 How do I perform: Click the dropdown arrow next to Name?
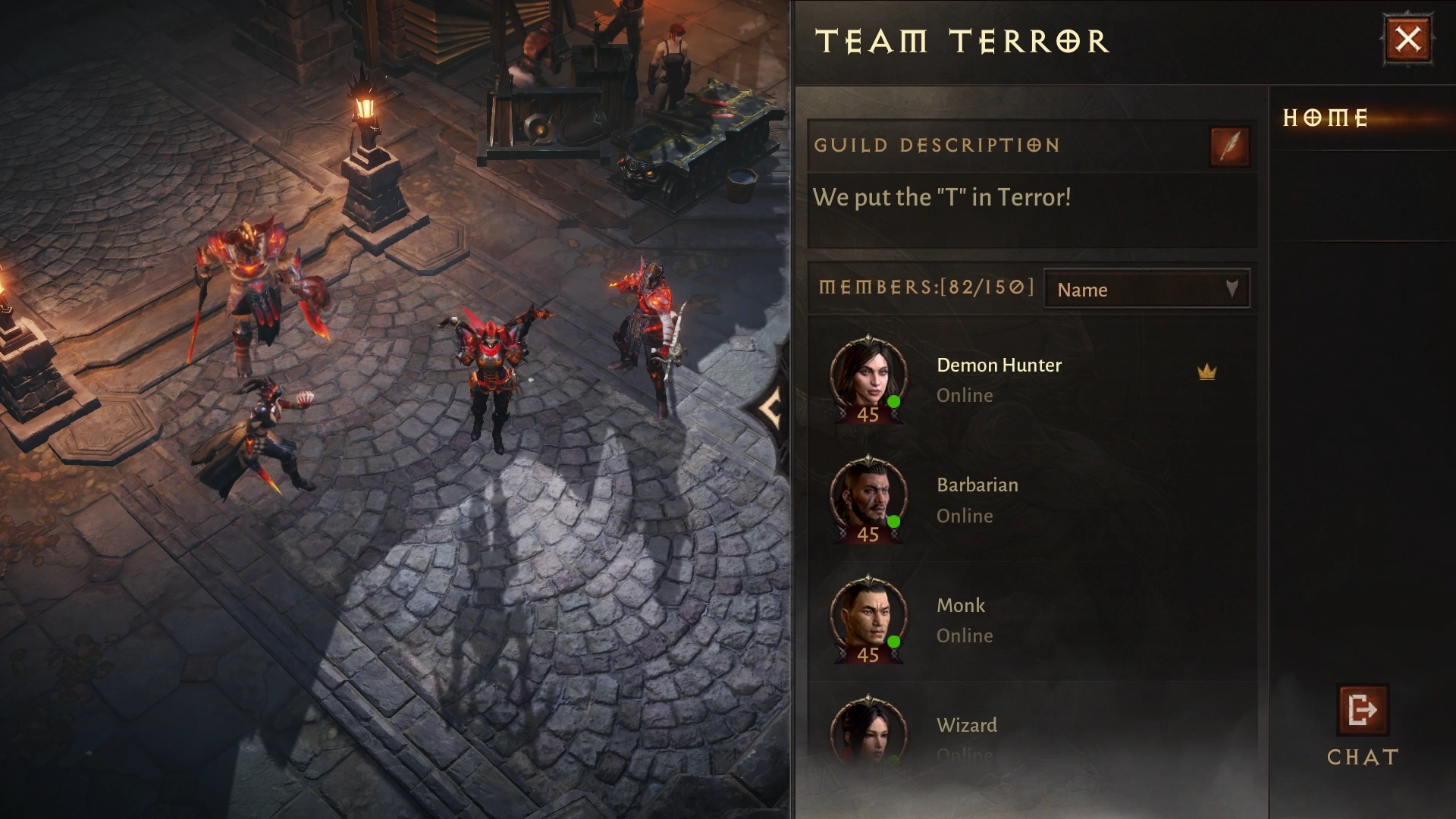click(1232, 287)
